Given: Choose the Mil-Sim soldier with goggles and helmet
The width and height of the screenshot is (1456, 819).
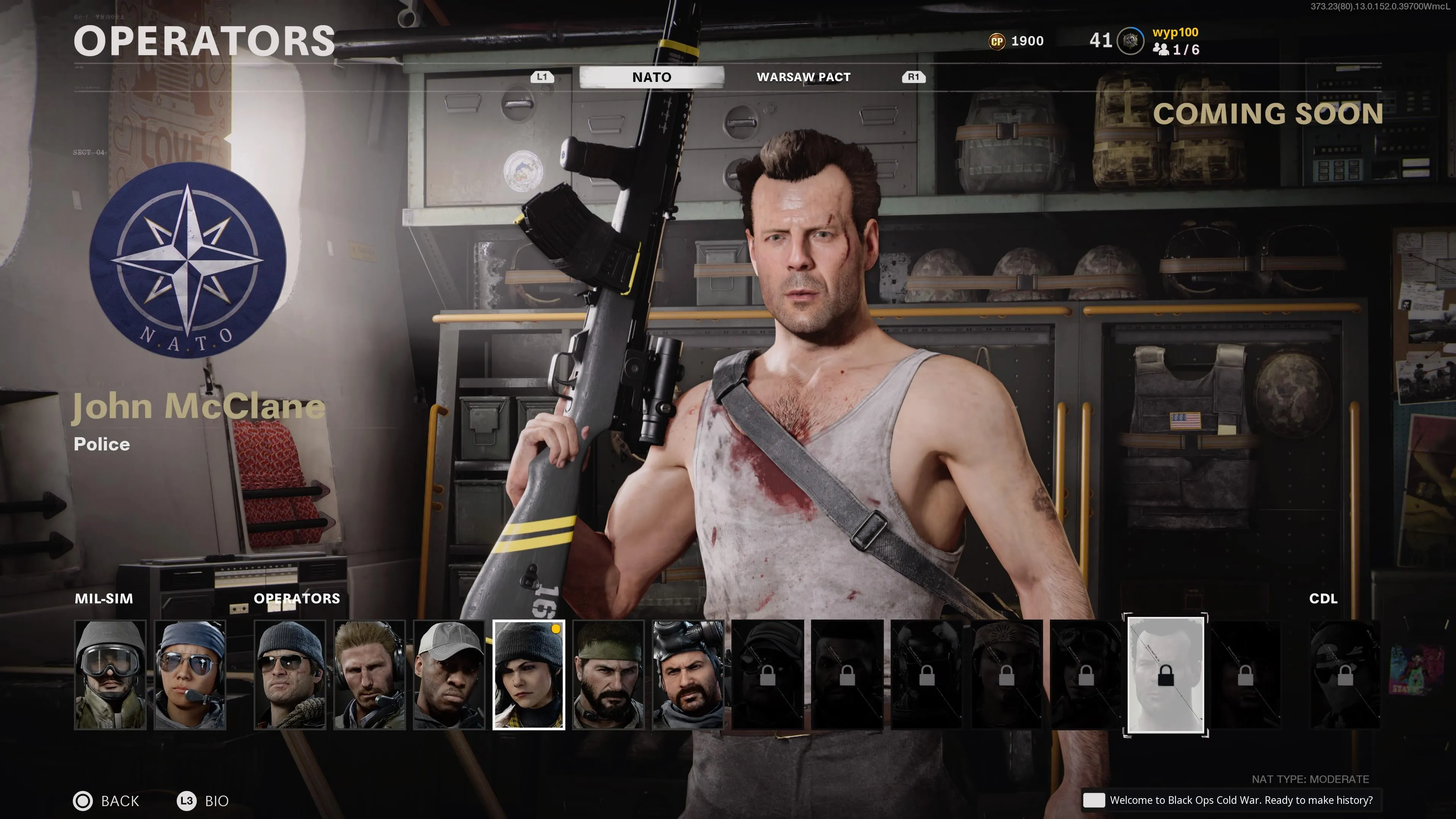Looking at the screenshot, I should coord(110,674).
